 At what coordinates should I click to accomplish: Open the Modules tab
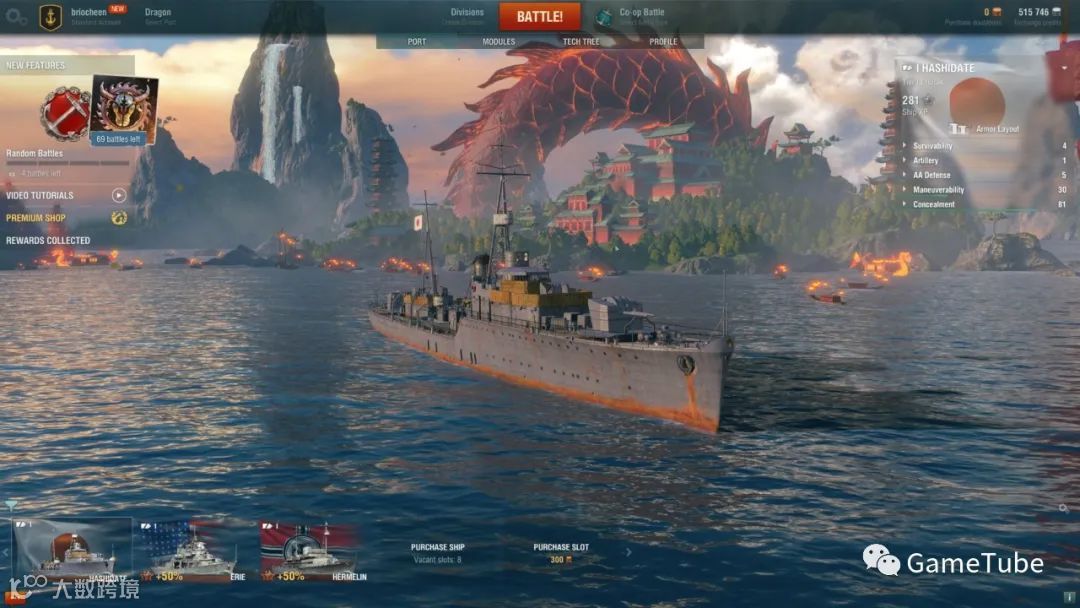[x=499, y=42]
